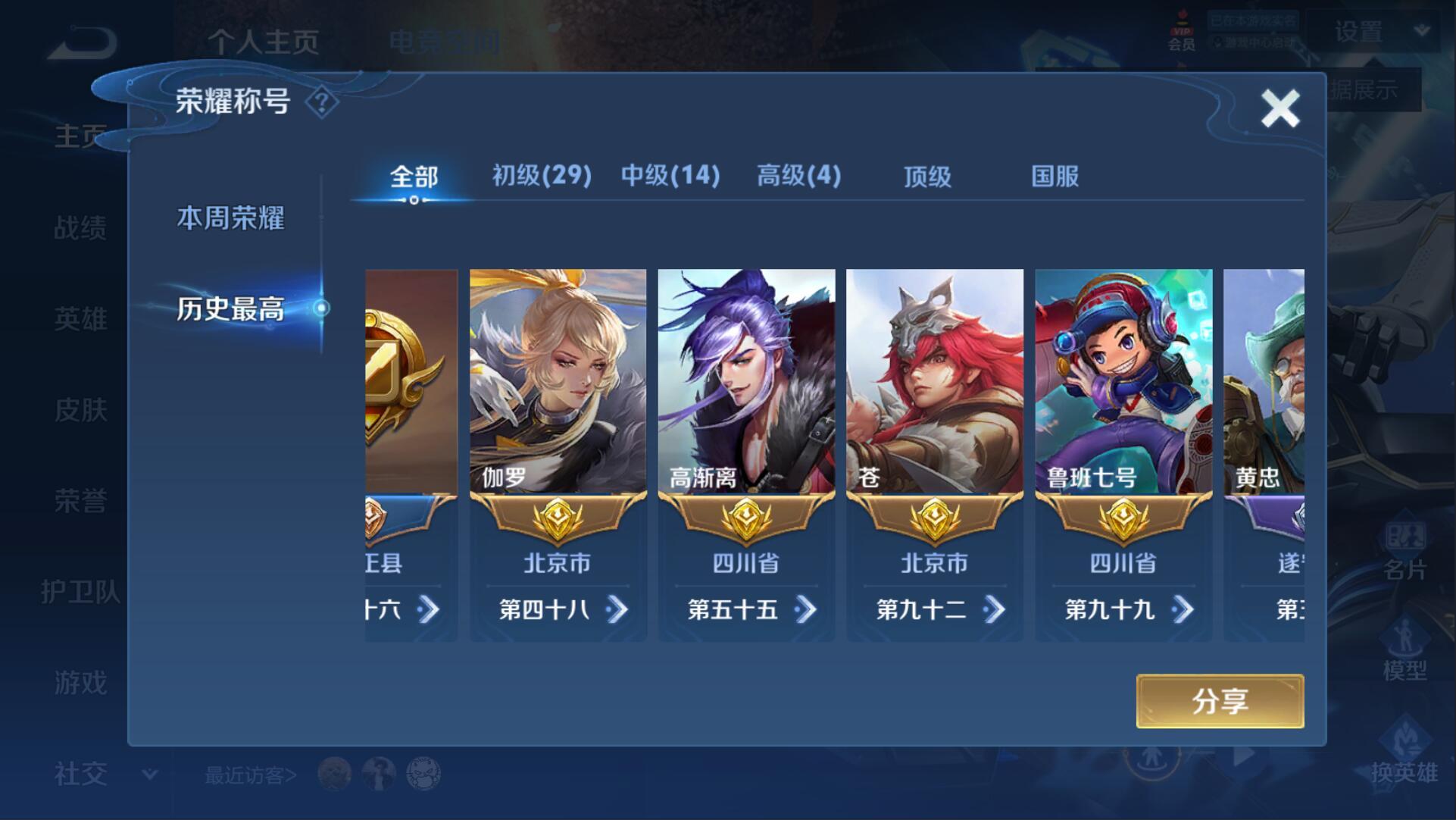Share titles with the 分享 button
1456x820 pixels.
tap(1219, 701)
